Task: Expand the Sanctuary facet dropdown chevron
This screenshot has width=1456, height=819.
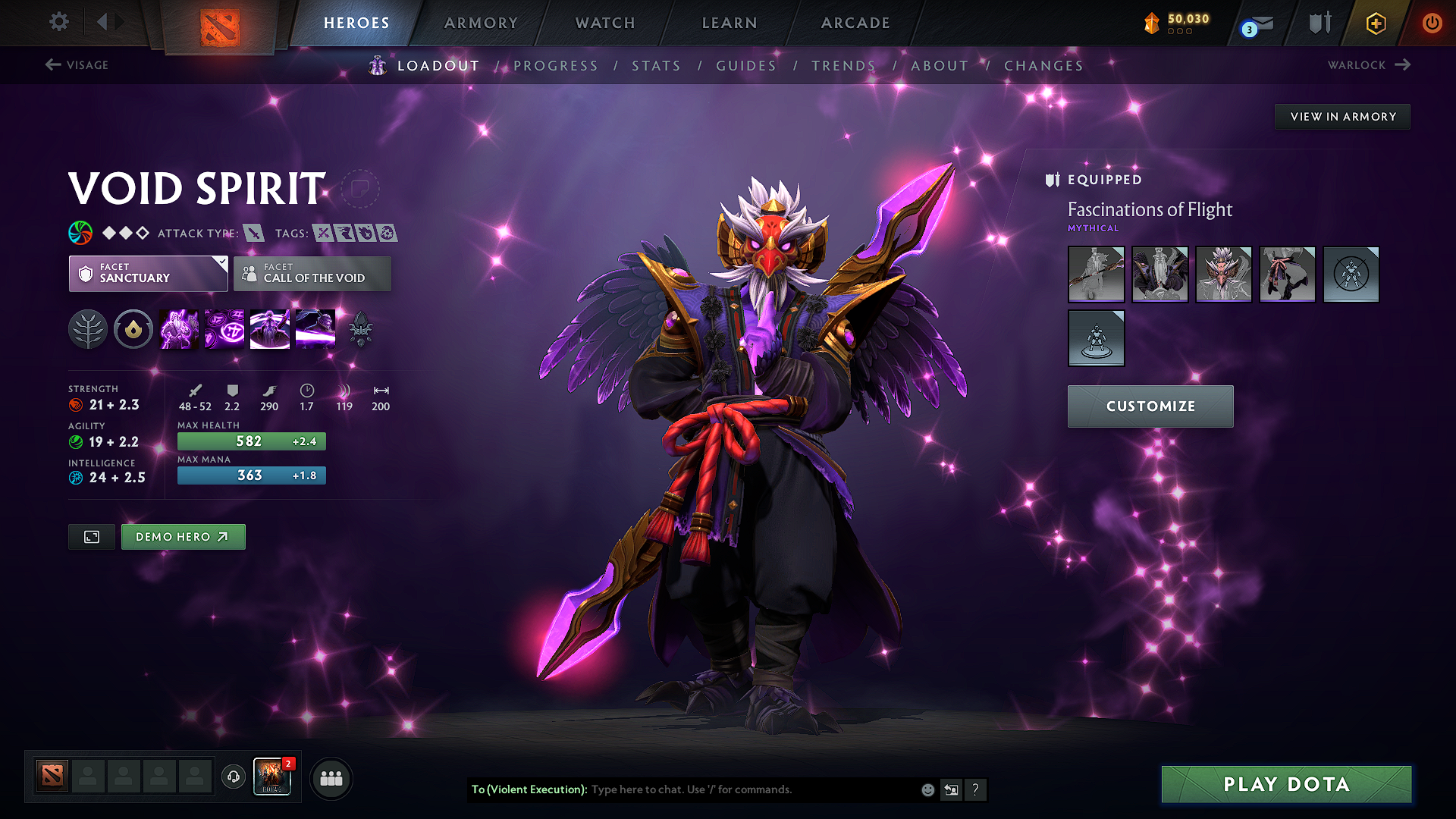Action: tap(221, 262)
